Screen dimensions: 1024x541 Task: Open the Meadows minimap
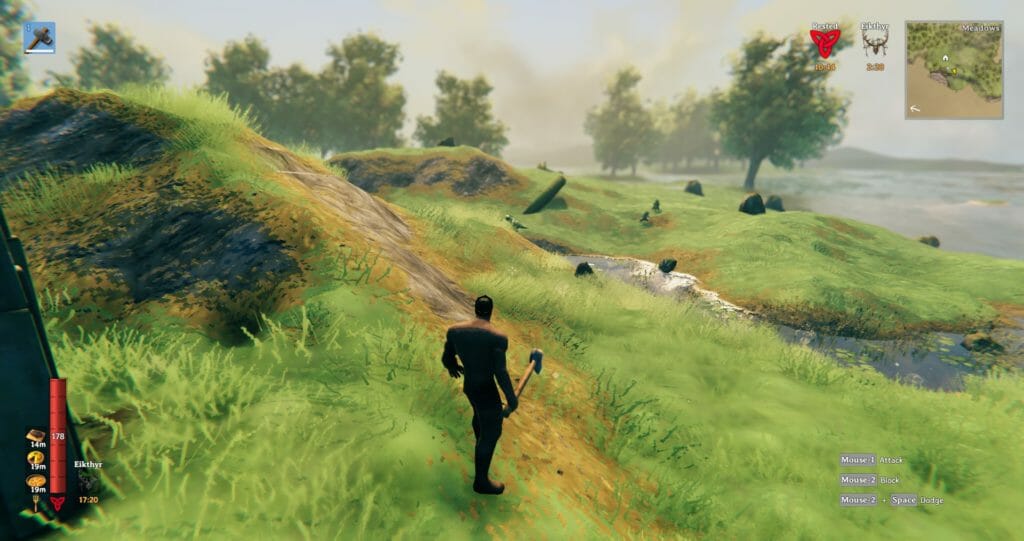pyautogui.click(x=953, y=70)
